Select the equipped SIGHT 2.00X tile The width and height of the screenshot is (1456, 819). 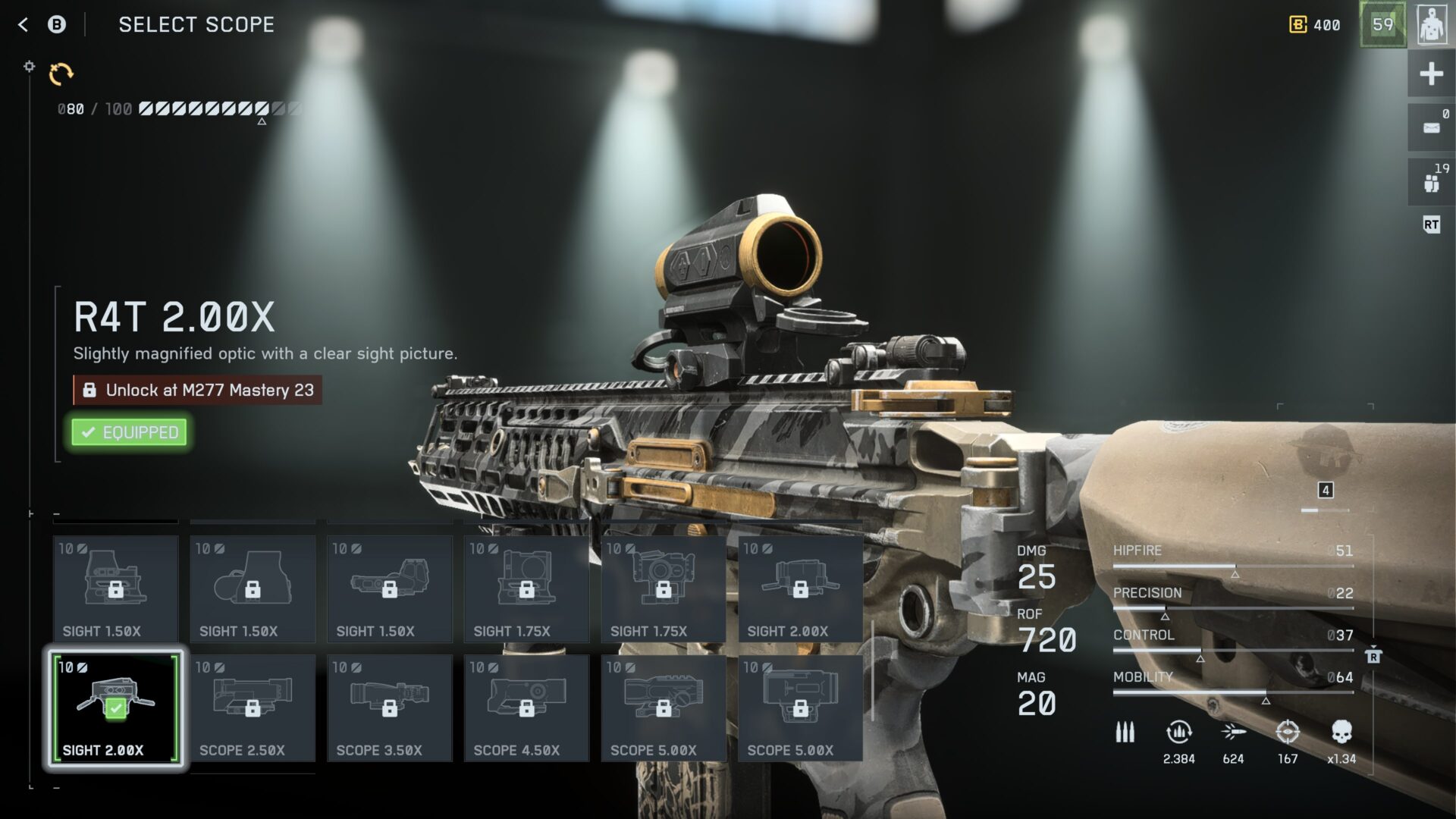(x=116, y=708)
